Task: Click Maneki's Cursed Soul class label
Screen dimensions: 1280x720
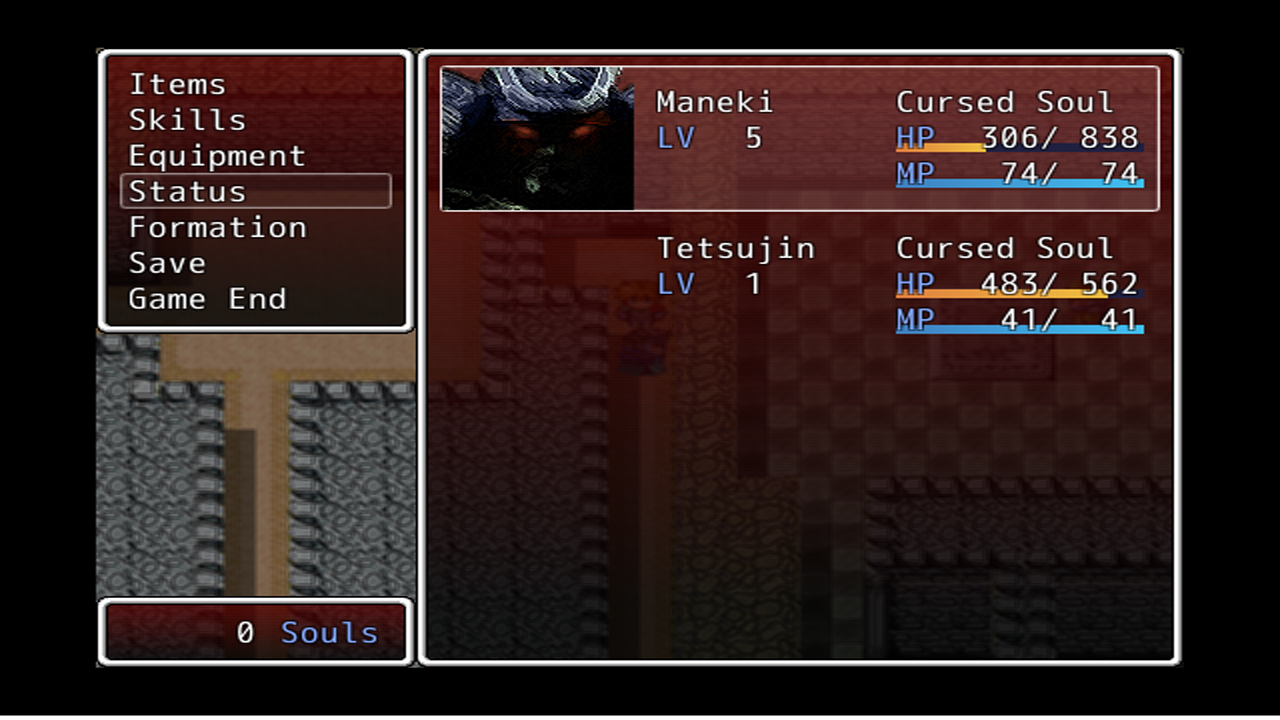Action: pos(1004,101)
